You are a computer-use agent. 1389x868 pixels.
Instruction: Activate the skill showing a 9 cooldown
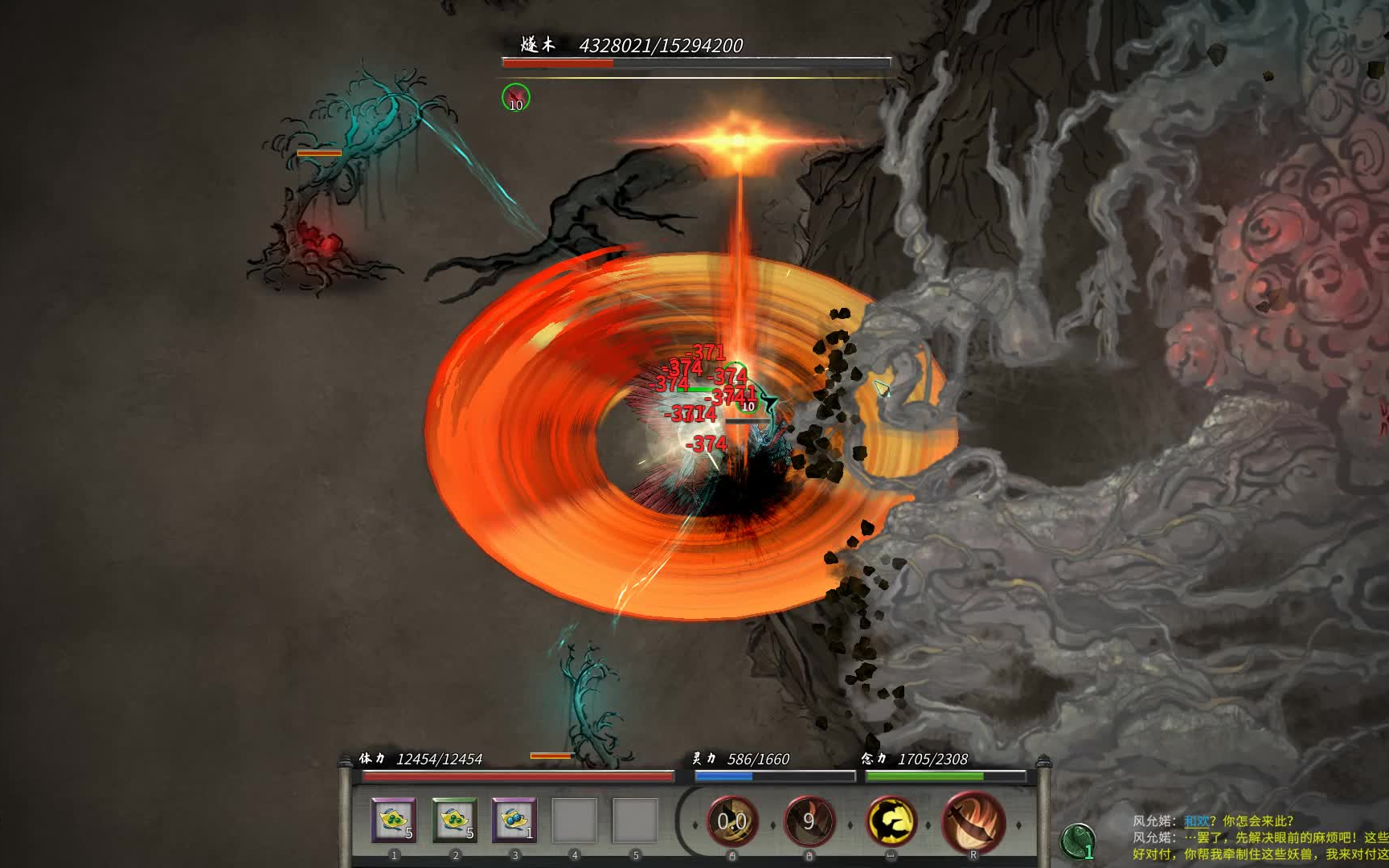(x=809, y=821)
